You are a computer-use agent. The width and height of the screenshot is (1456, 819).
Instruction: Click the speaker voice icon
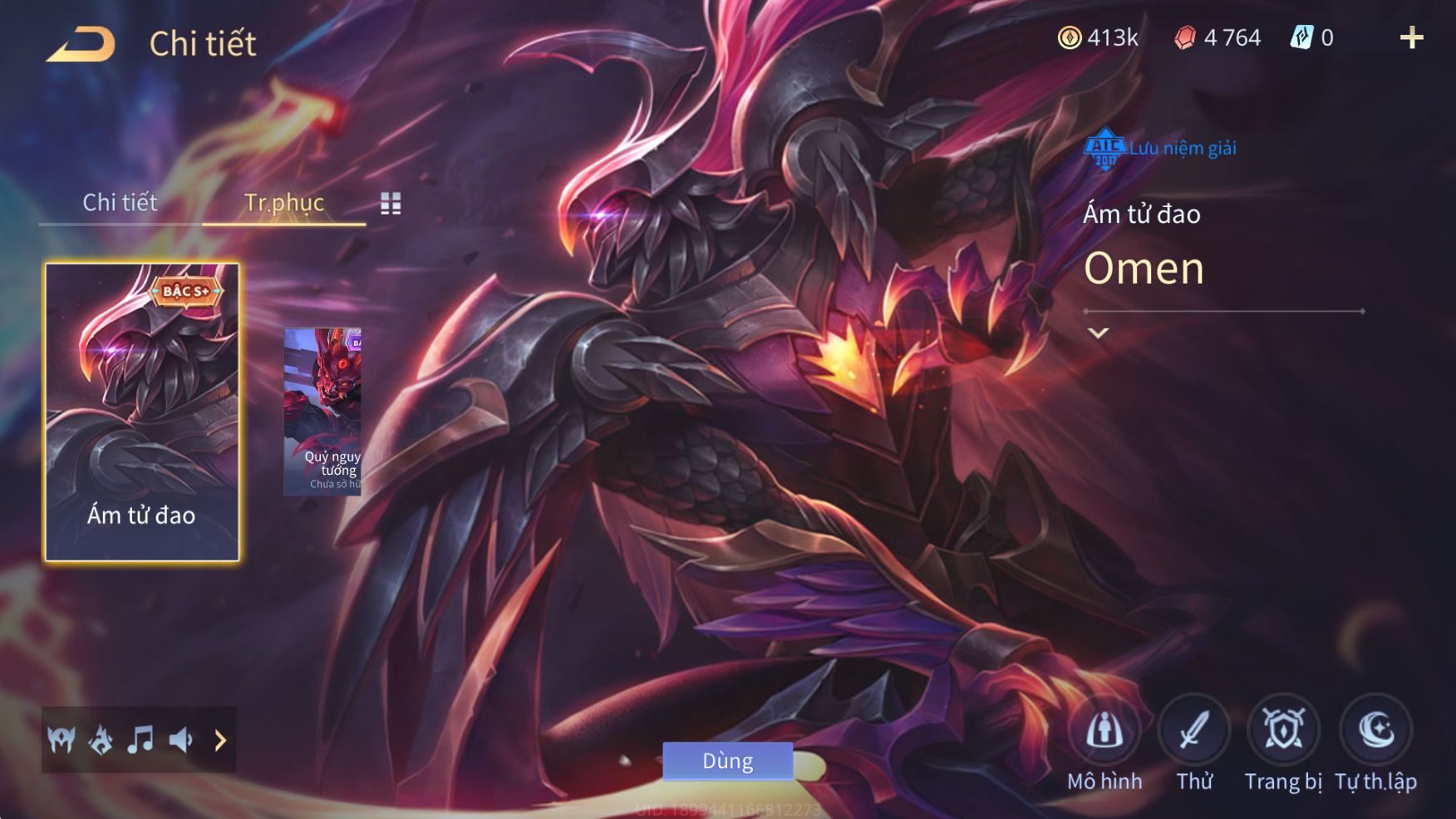pos(181,739)
